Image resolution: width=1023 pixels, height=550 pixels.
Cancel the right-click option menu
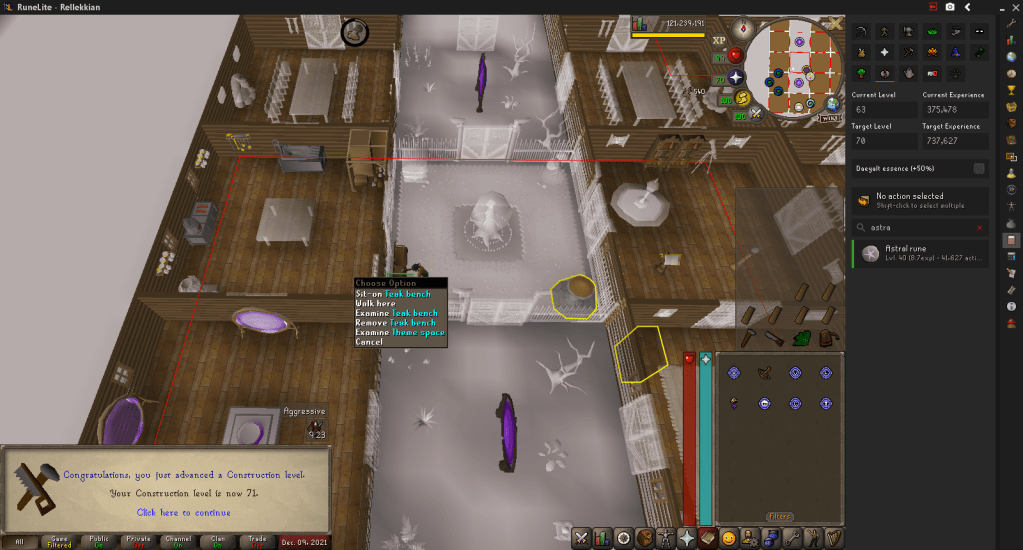[369, 342]
